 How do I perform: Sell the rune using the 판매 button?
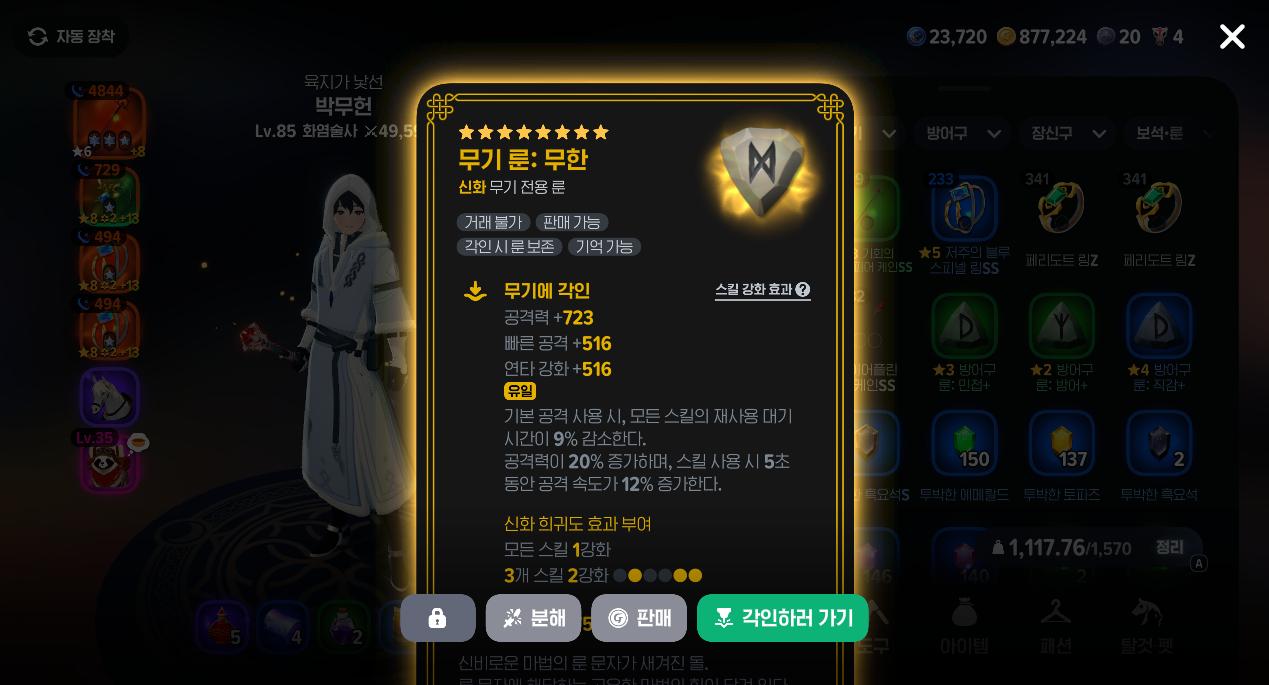click(x=639, y=618)
